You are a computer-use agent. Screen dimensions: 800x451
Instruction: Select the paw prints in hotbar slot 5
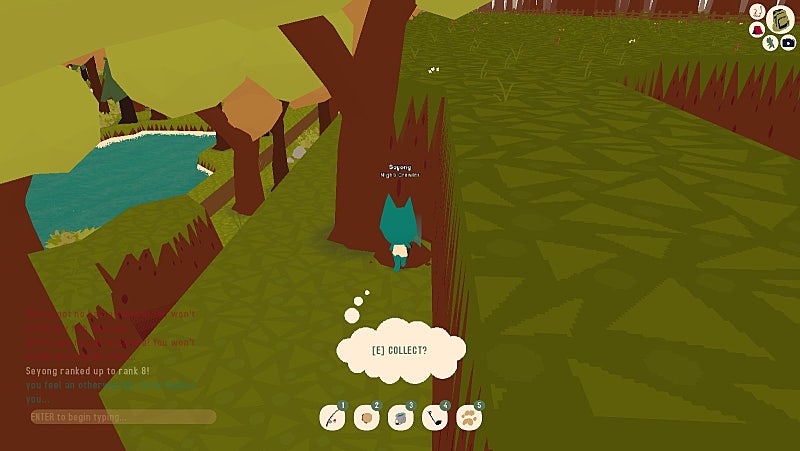point(468,418)
